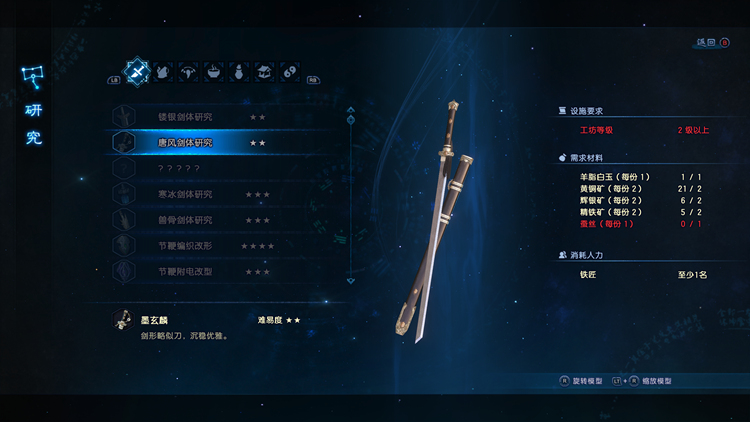Switch to the sword weapon category tab
This screenshot has width=750, height=422.
136,71
